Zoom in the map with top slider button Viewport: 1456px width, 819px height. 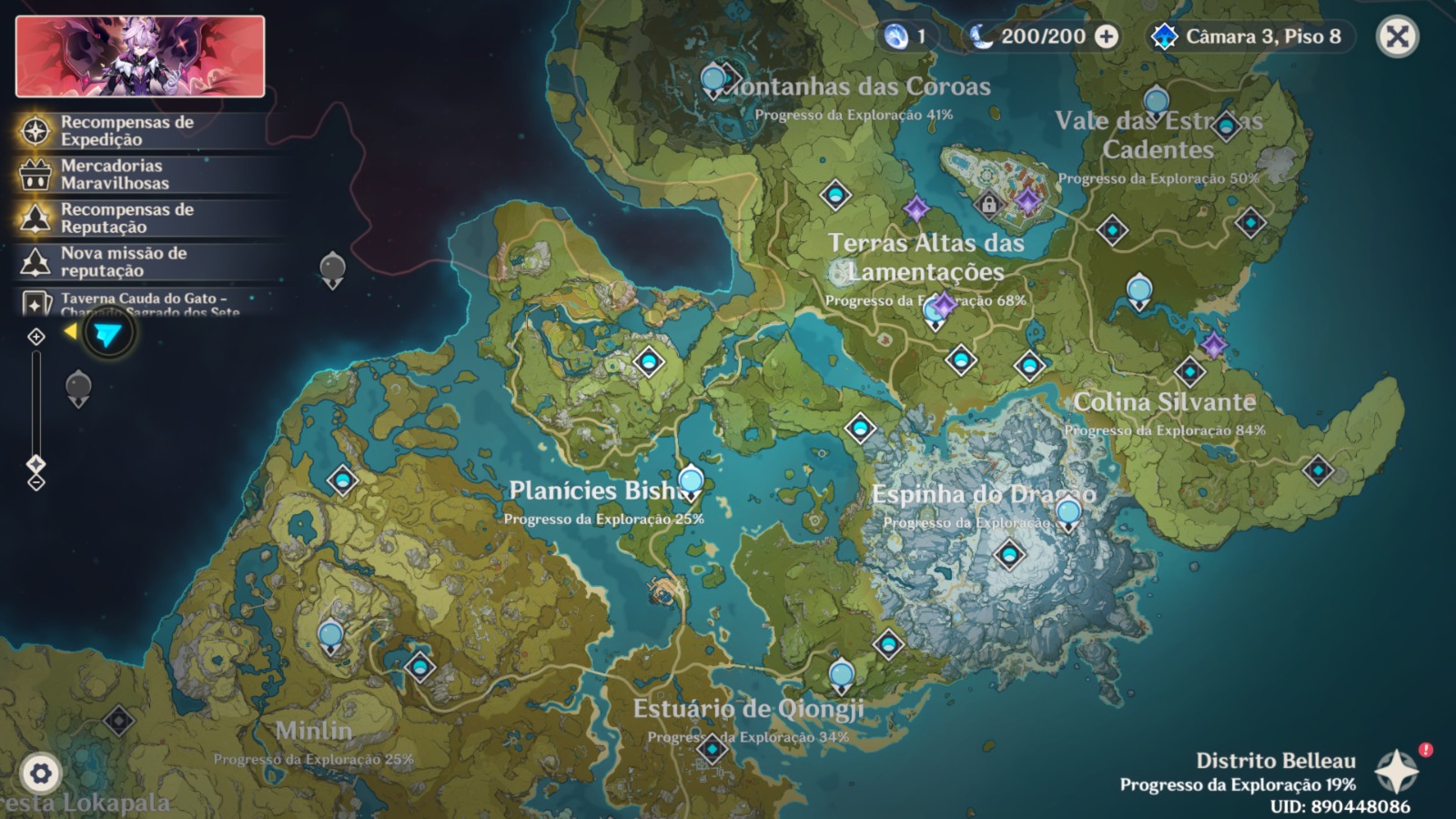(36, 338)
